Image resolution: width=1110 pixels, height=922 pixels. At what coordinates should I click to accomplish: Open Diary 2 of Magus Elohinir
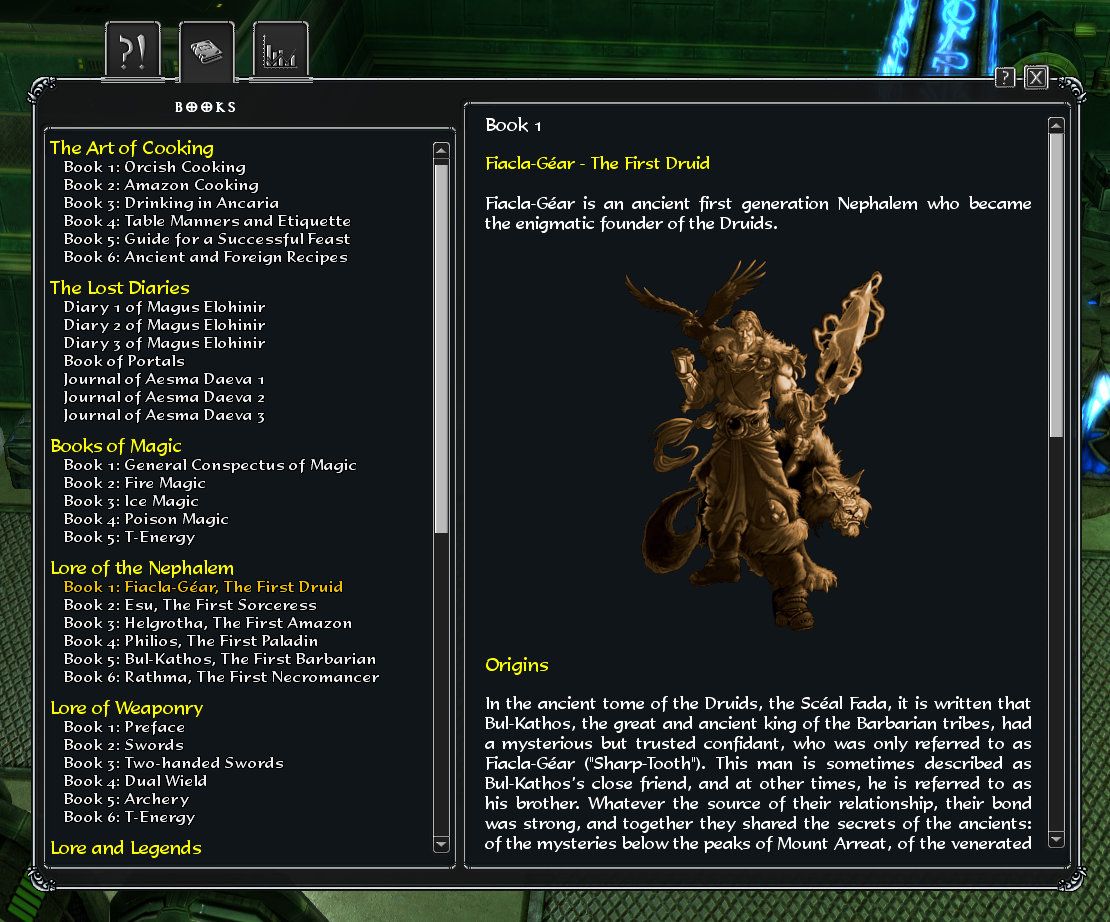[x=164, y=325]
